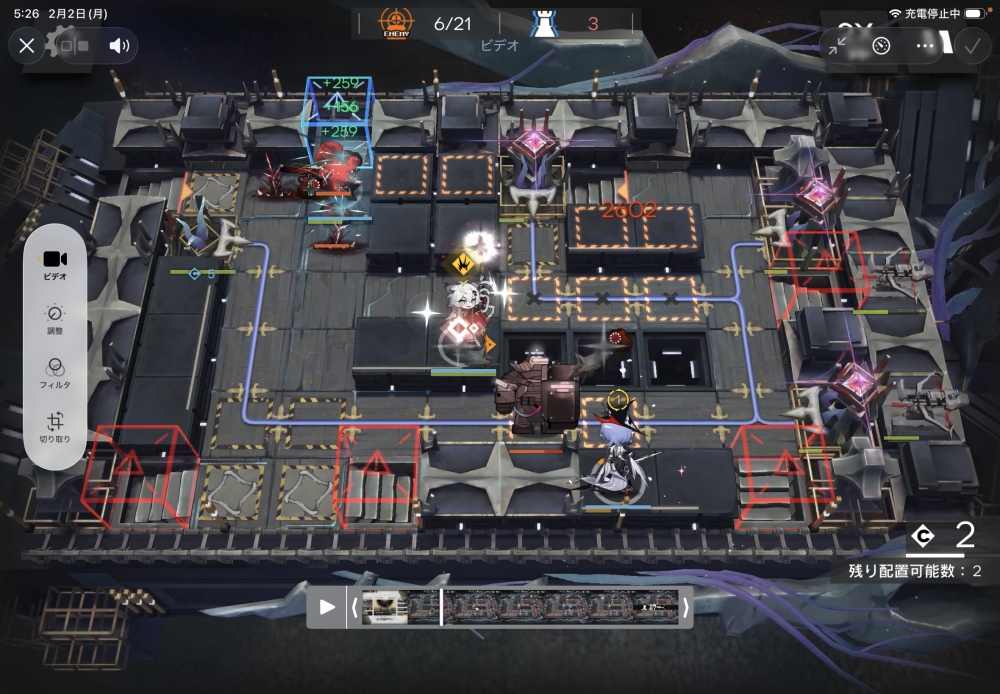Switch to the 調整 adjust tab

(55, 319)
